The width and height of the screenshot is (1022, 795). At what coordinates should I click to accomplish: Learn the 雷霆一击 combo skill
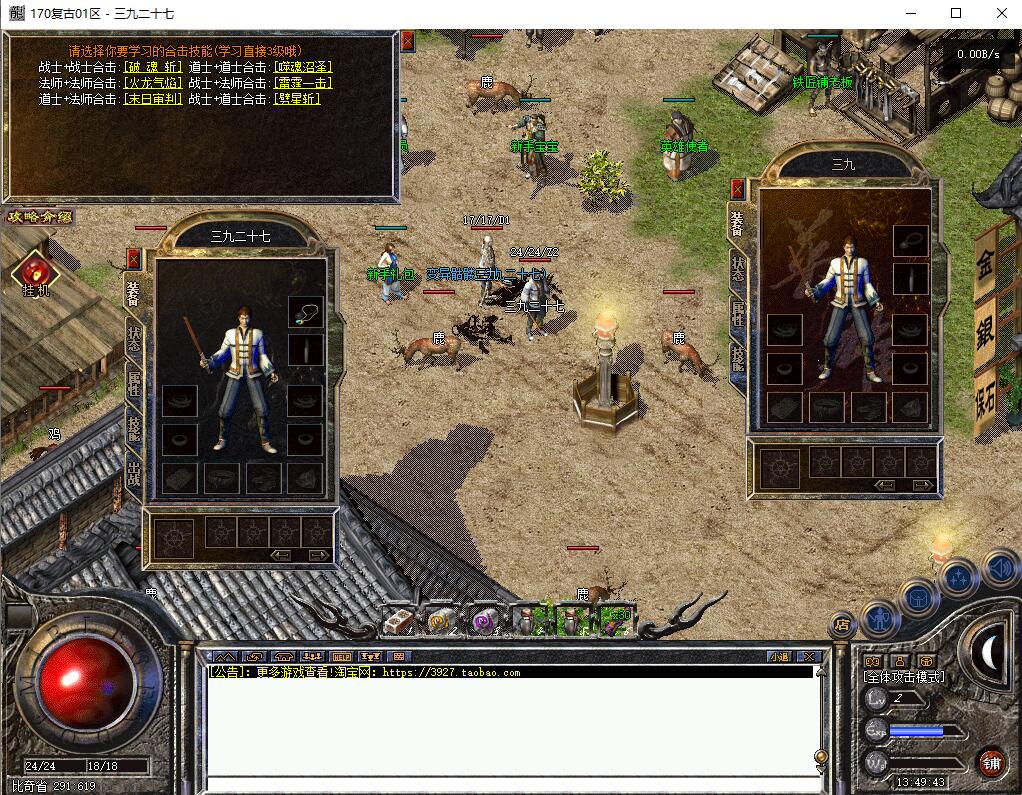coord(303,83)
